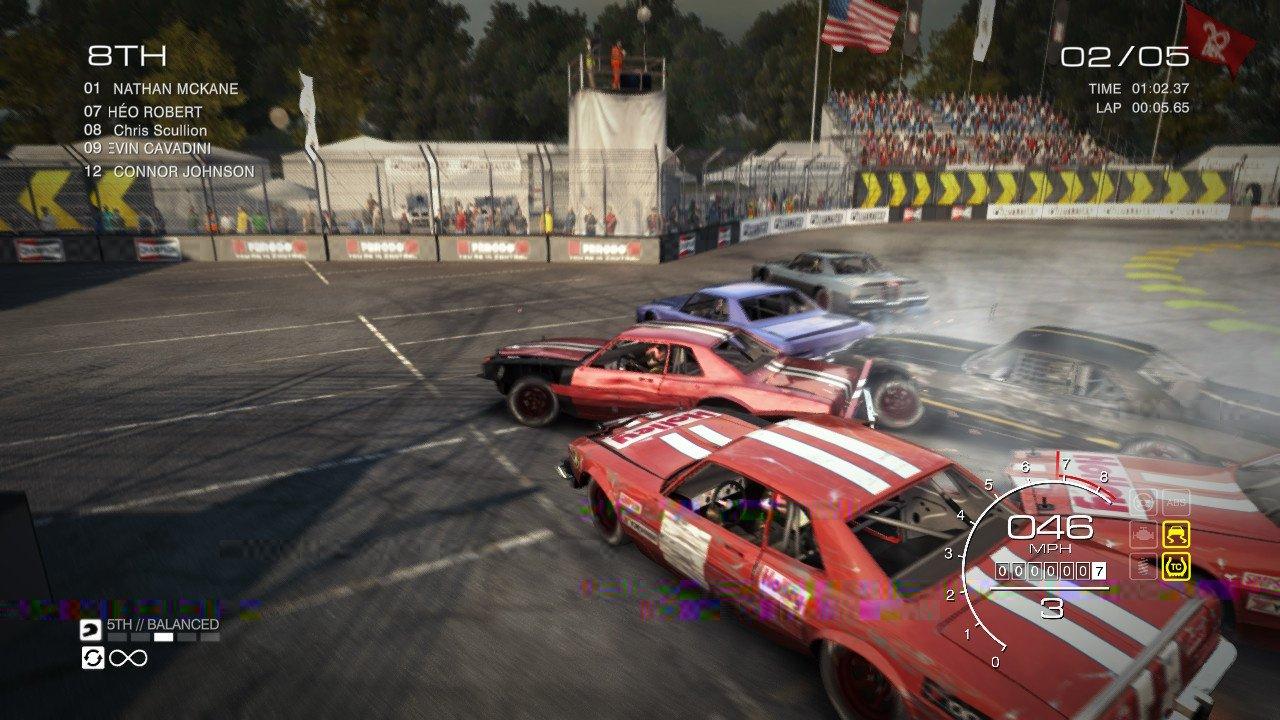Click the engine damage indicator icon

click(x=1143, y=534)
